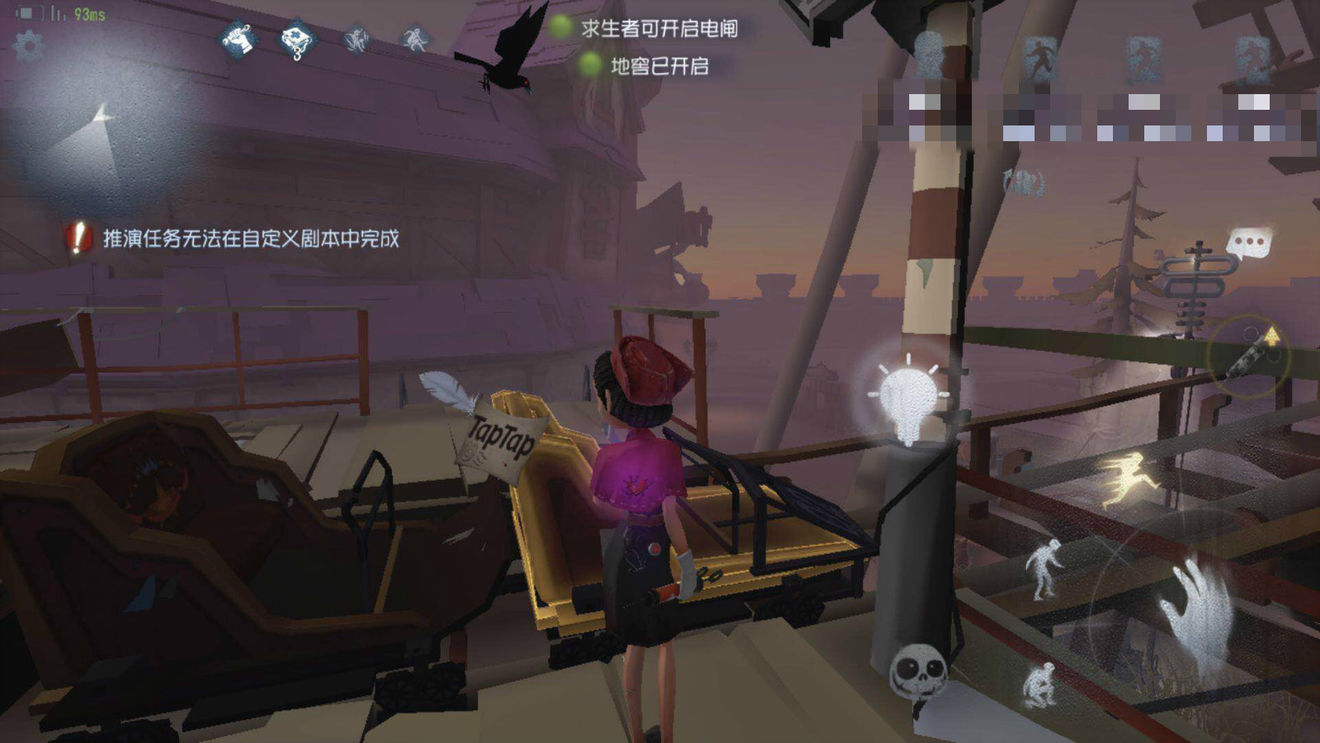Select the first persona talent diamond icon
This screenshot has height=743, width=1320.
coord(240,40)
